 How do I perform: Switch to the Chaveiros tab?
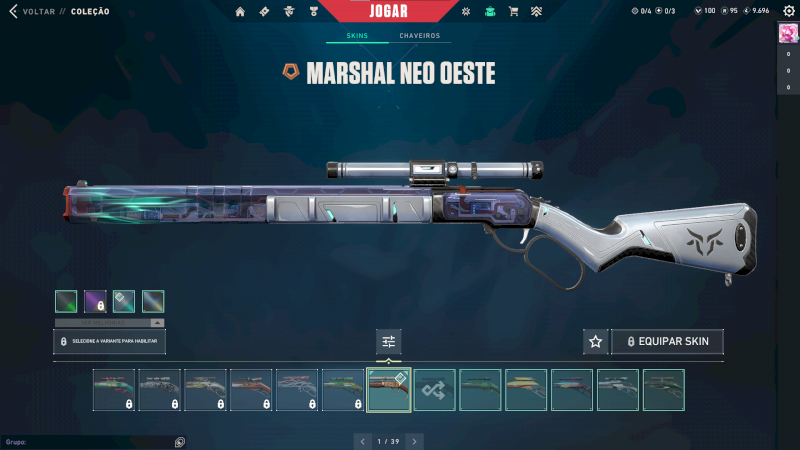(419, 36)
